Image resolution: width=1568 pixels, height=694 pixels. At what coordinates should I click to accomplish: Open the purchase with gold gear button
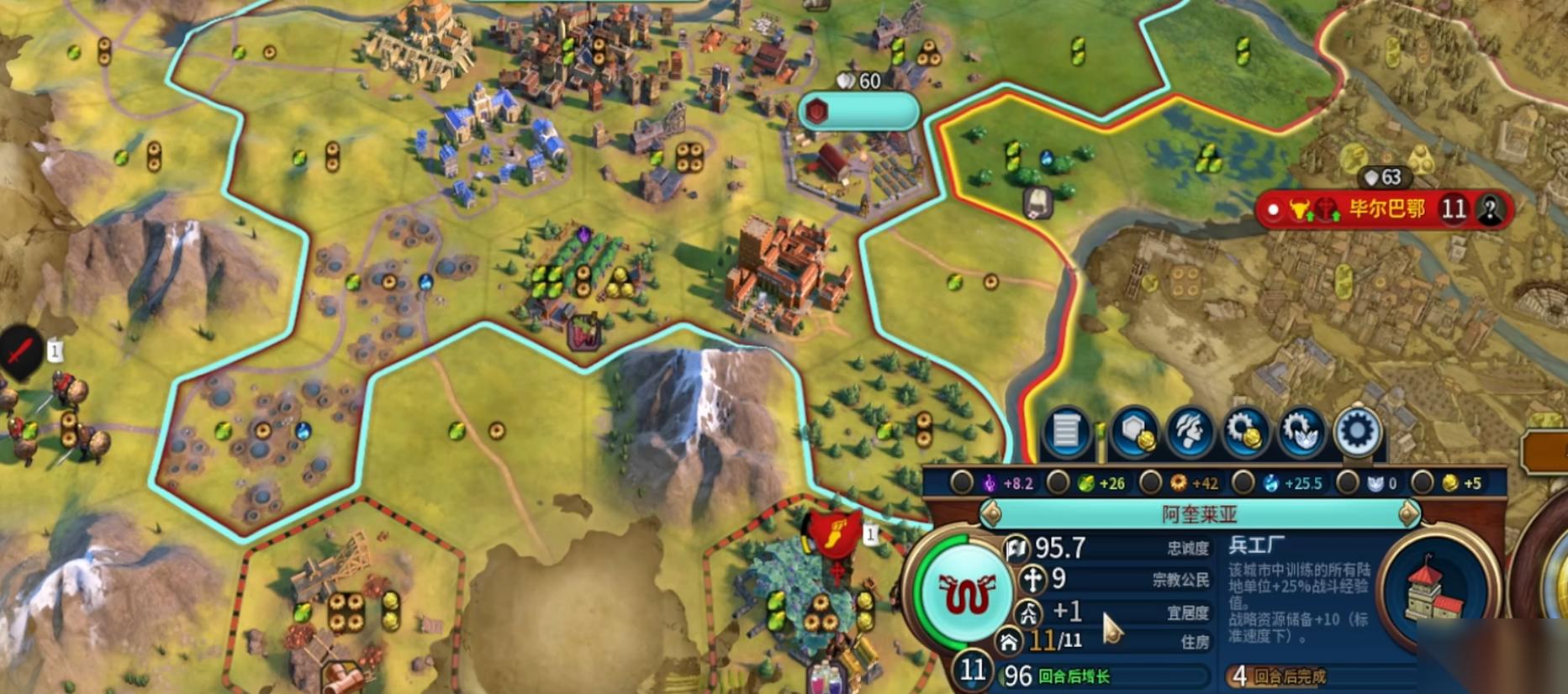[1245, 432]
